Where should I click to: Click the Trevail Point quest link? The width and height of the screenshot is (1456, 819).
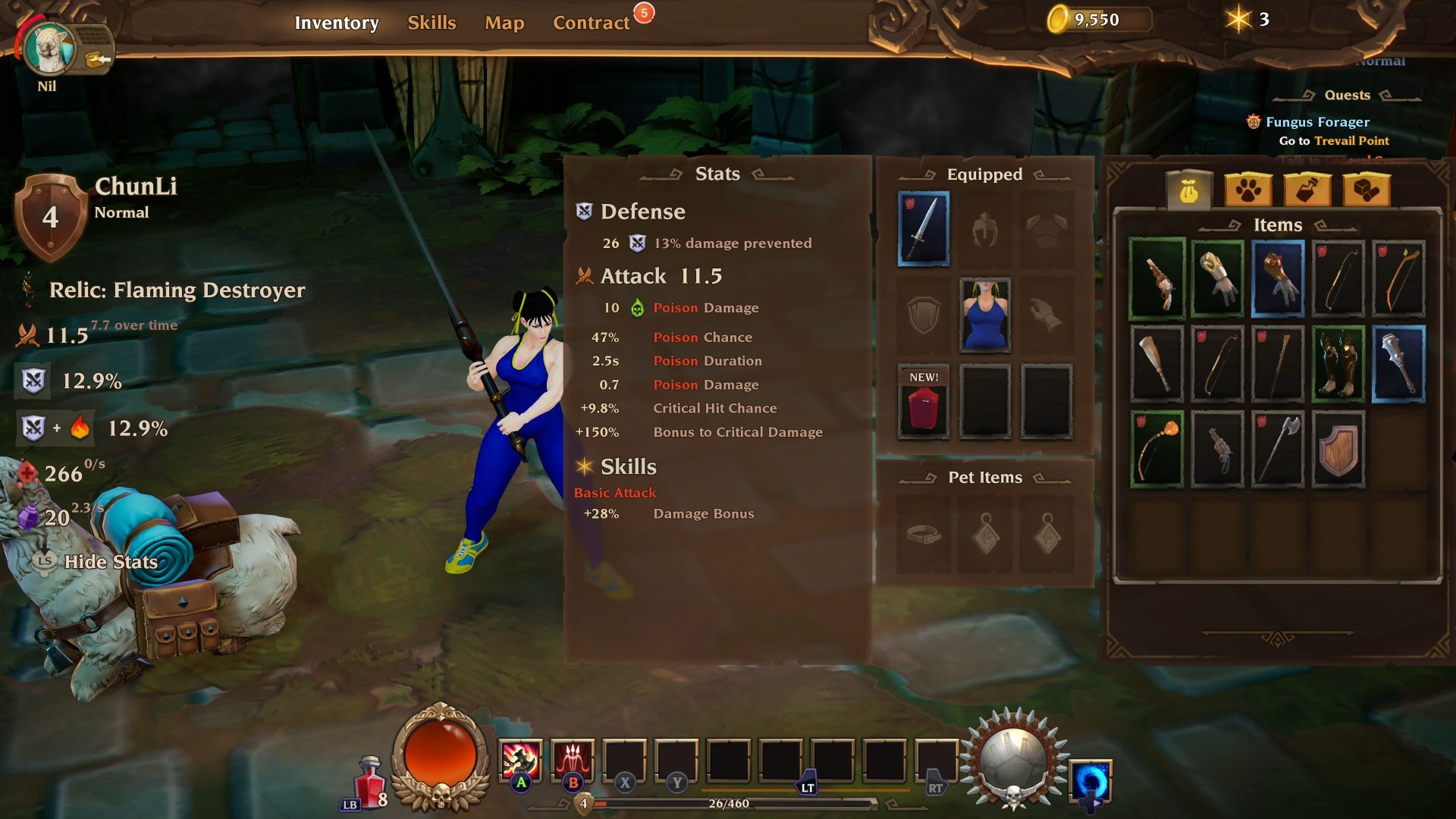point(1352,140)
